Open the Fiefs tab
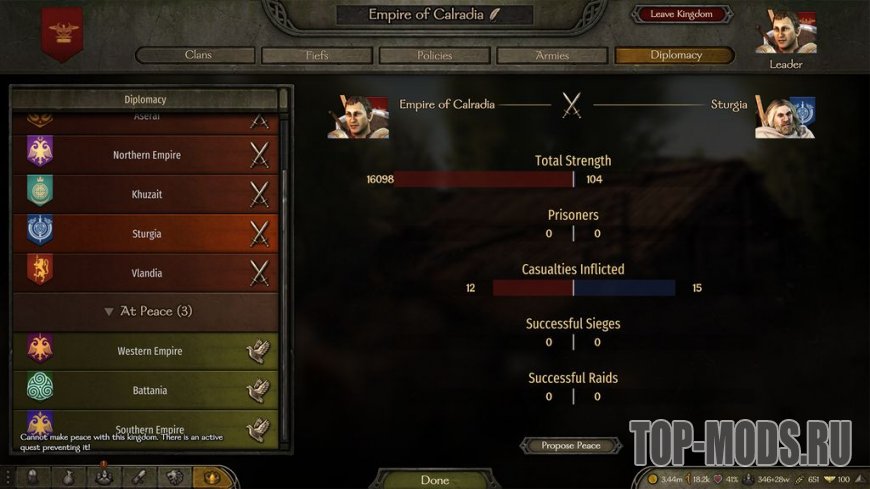 pyautogui.click(x=317, y=55)
